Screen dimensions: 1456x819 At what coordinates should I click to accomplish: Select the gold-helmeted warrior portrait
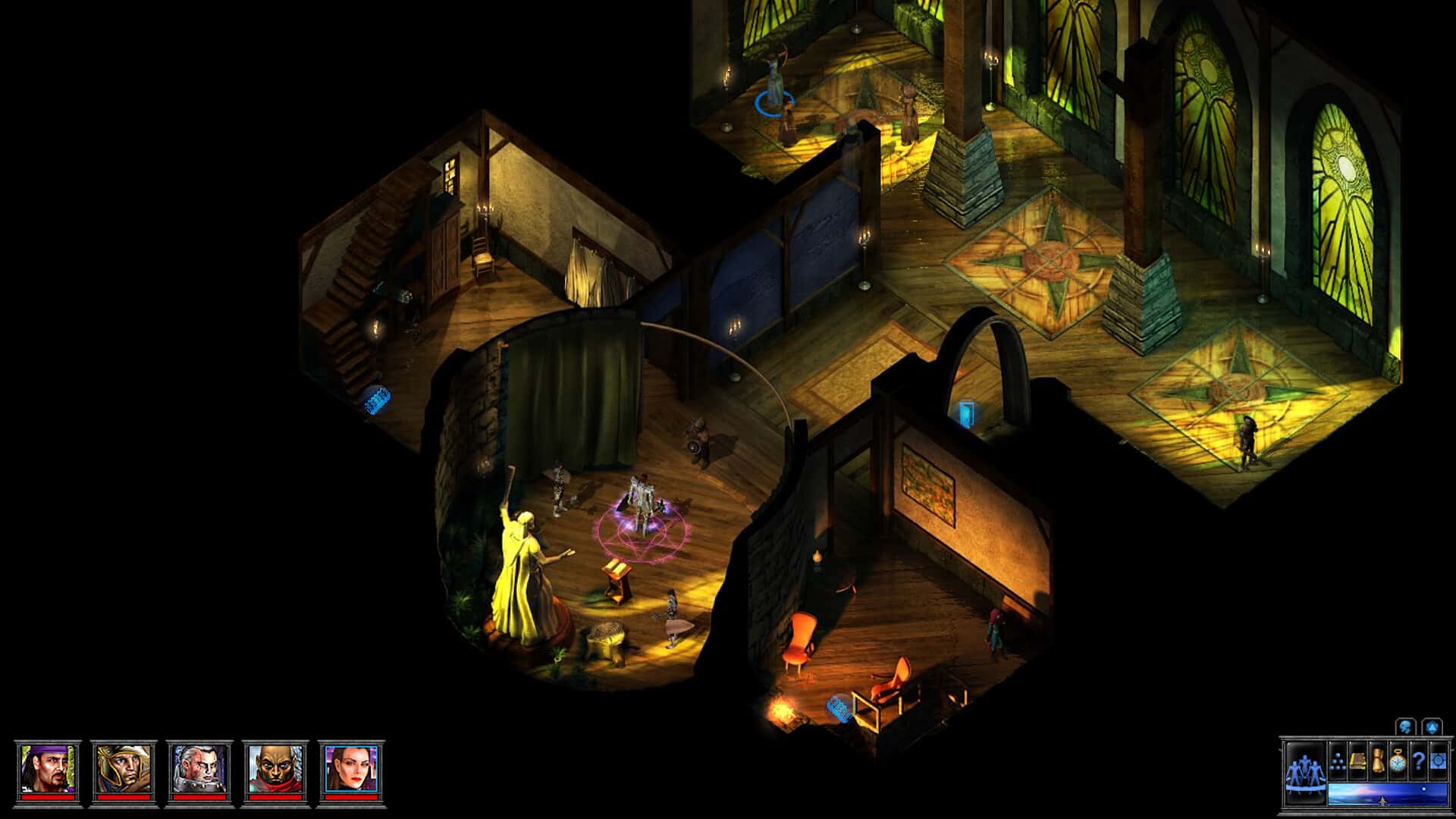pyautogui.click(x=124, y=769)
